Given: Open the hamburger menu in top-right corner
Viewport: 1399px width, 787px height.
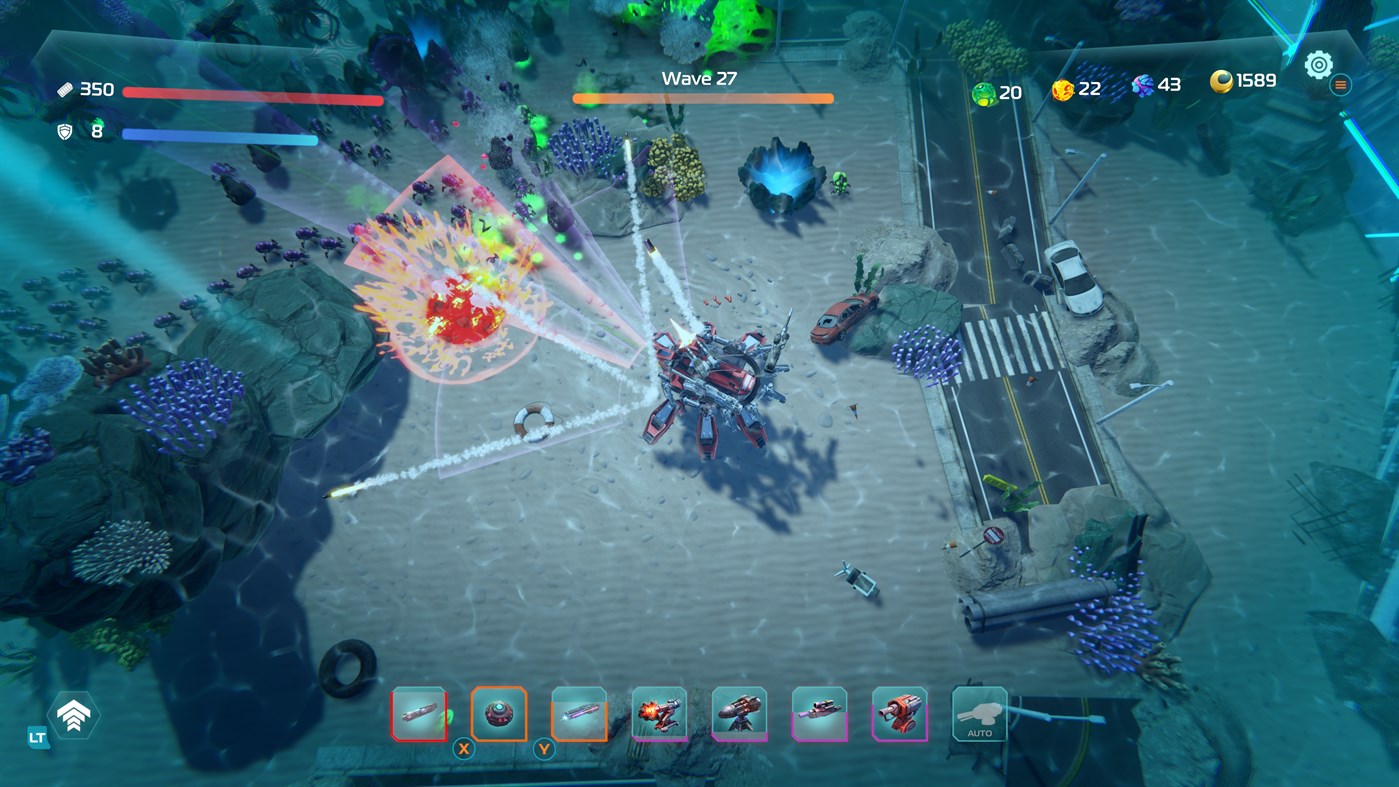Looking at the screenshot, I should pyautogui.click(x=1340, y=84).
